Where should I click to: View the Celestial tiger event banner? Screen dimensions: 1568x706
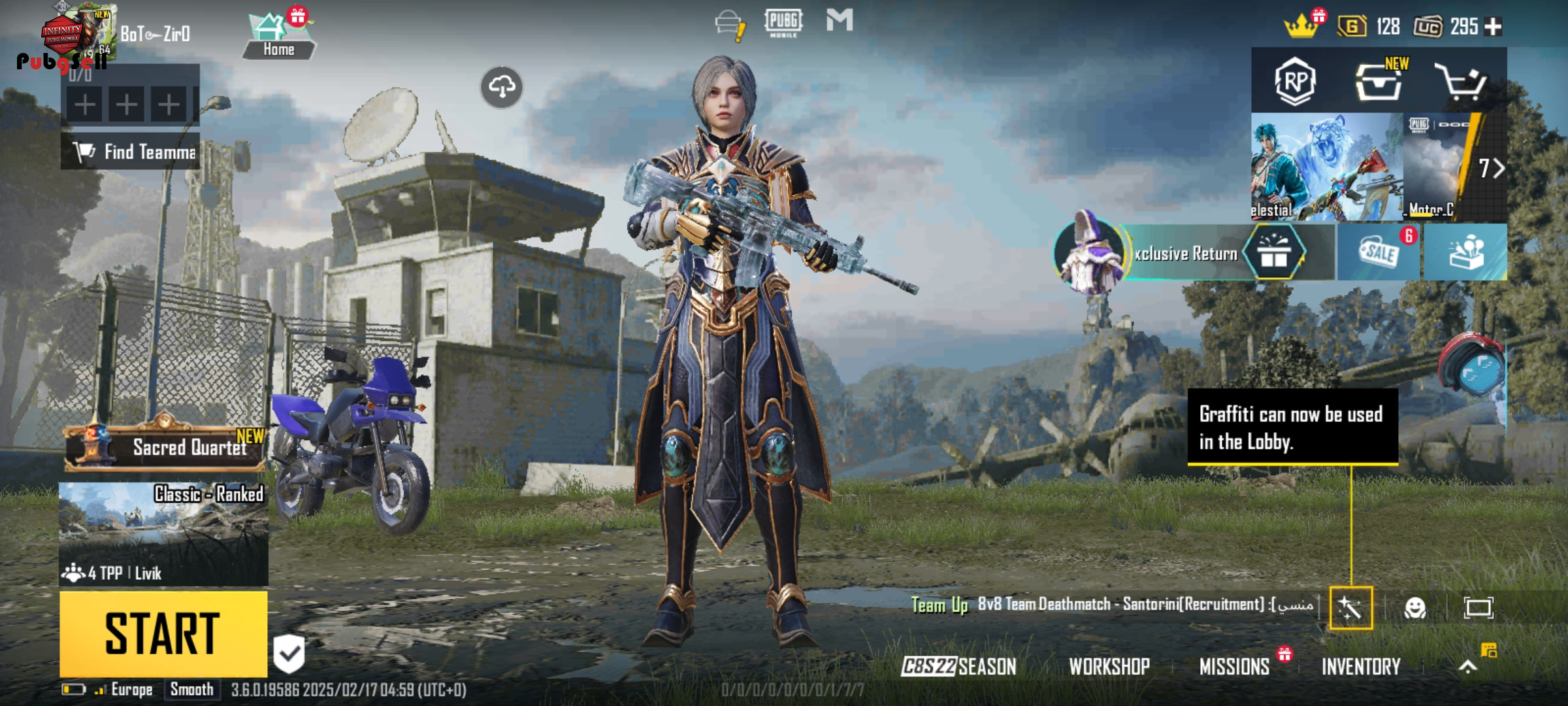pos(1326,167)
